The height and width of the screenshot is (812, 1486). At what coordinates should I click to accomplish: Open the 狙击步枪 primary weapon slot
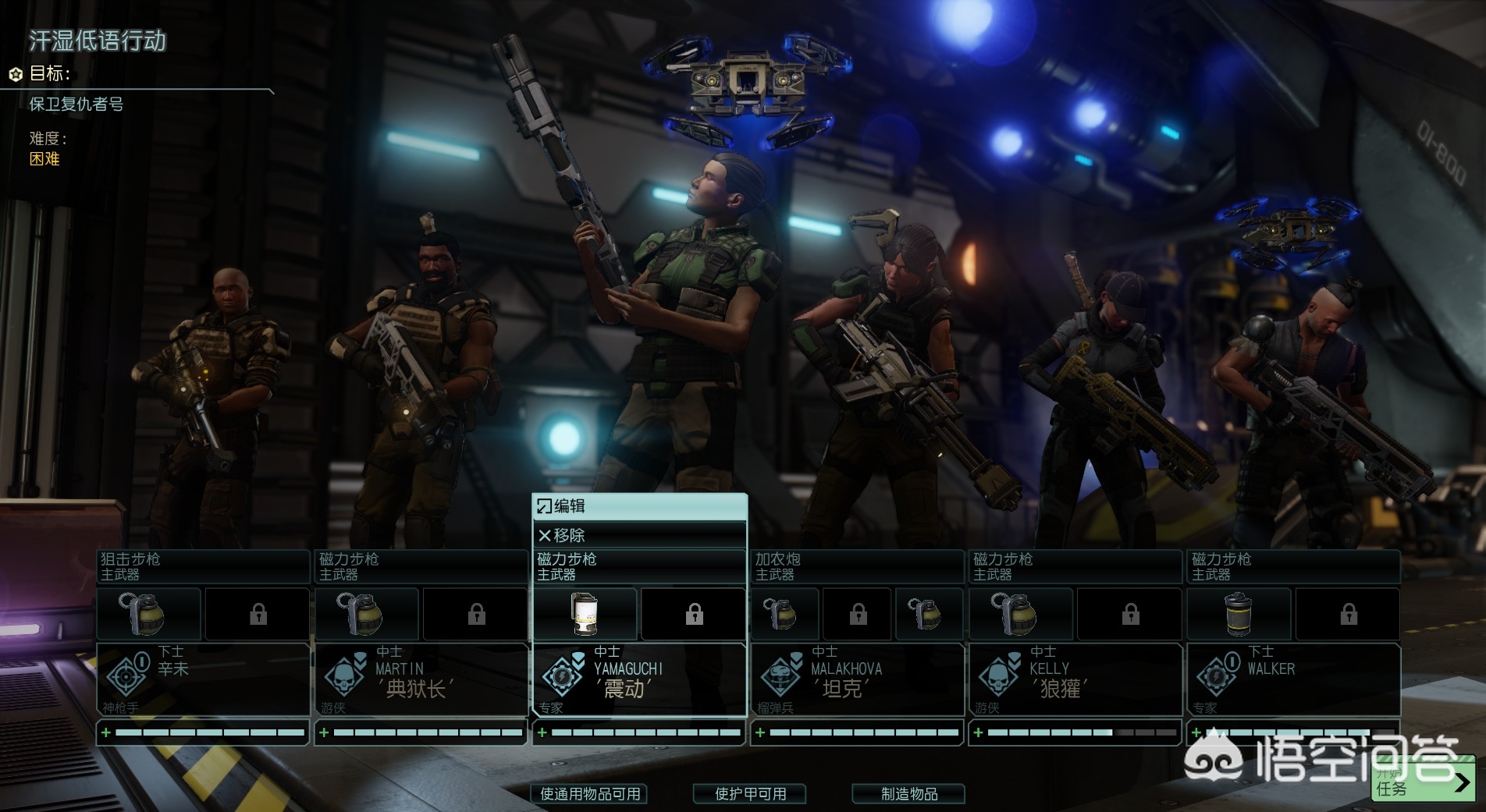pyautogui.click(x=203, y=566)
